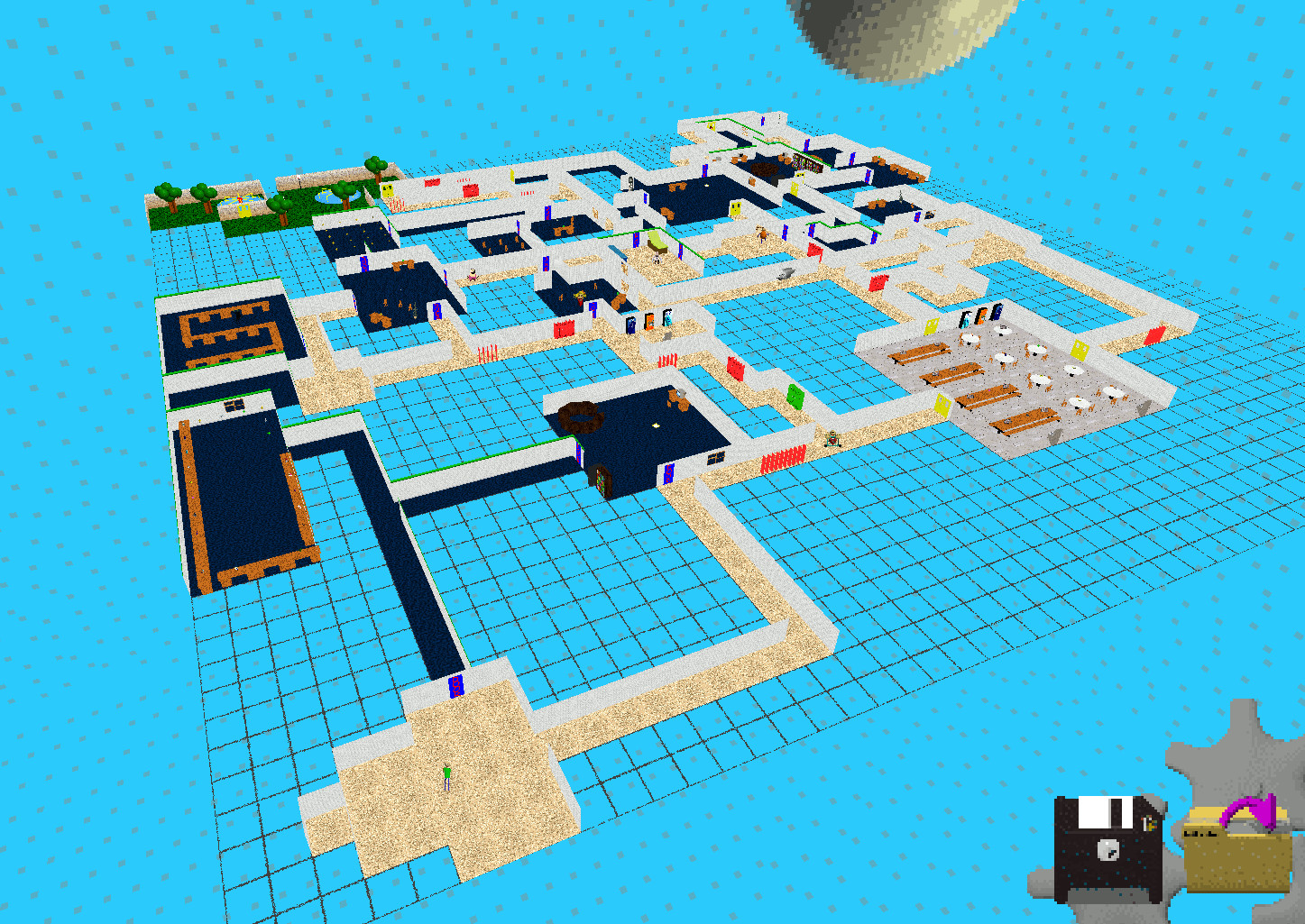The width and height of the screenshot is (1305, 924).
Task: Click the green door on the central room
Action: click(x=795, y=396)
